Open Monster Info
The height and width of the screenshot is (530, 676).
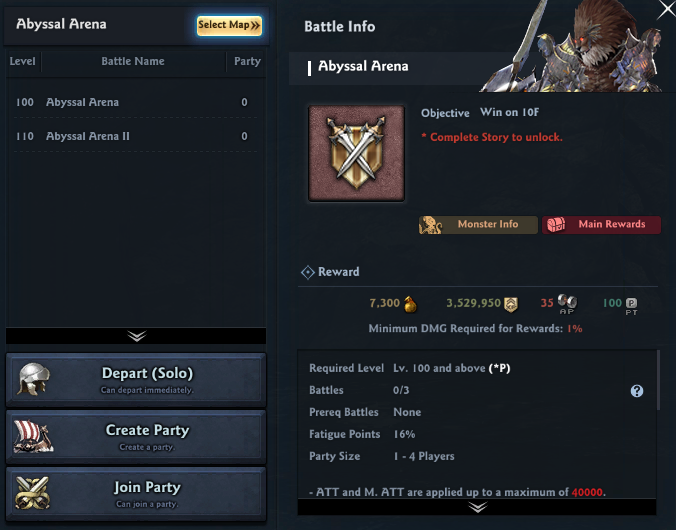point(478,225)
